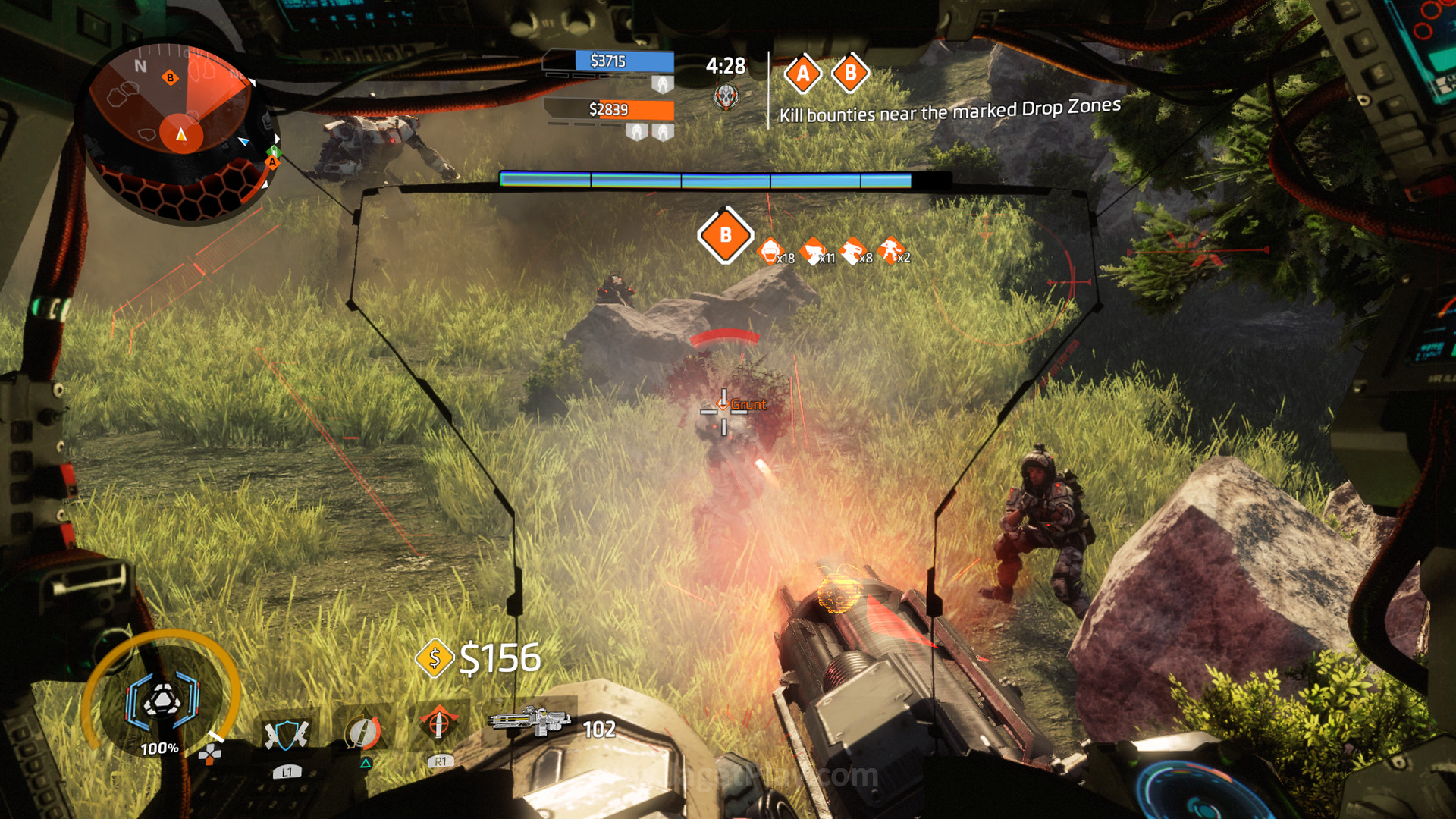Select the bounty icon marked x11
The width and height of the screenshot is (1456, 819).
(813, 251)
